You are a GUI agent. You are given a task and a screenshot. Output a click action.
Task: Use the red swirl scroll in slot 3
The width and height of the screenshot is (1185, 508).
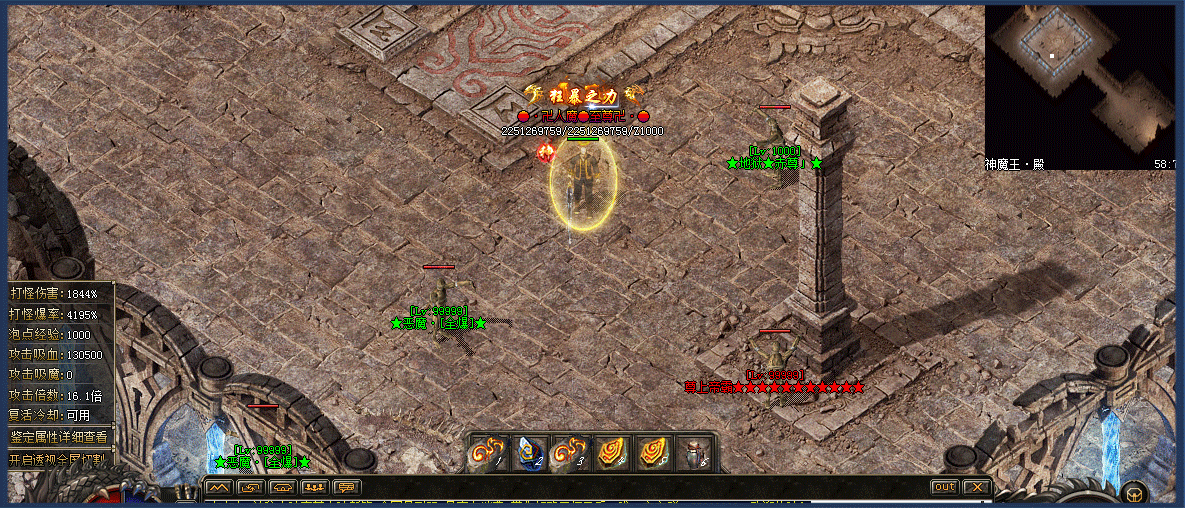(571, 453)
